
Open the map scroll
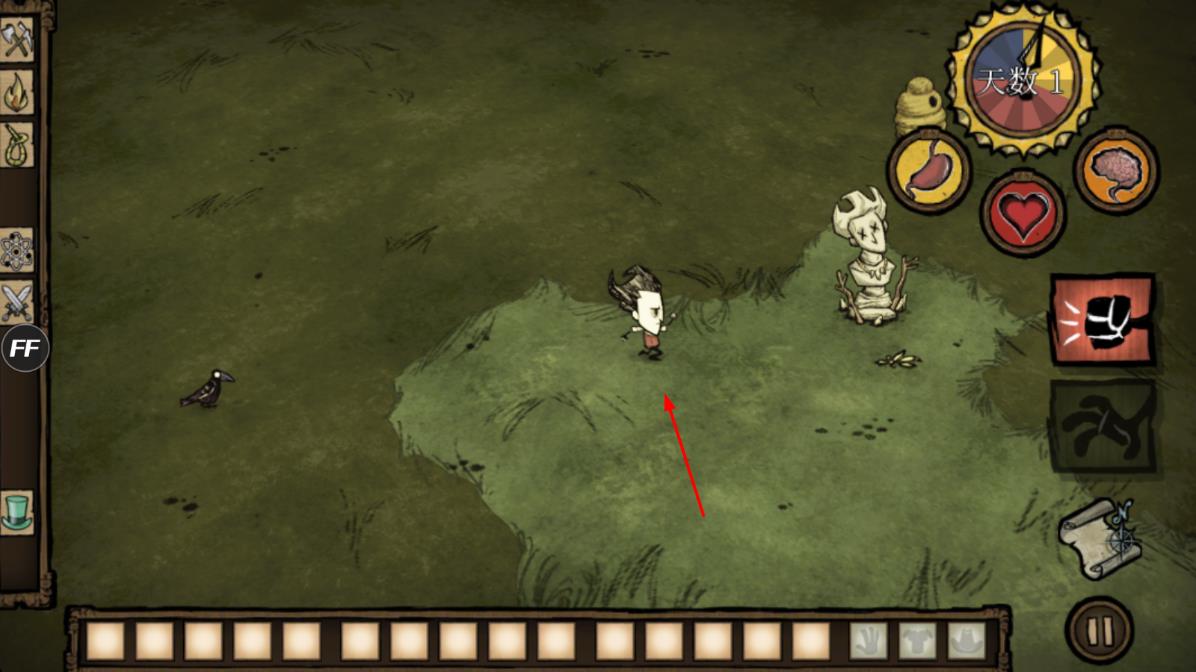click(1100, 538)
